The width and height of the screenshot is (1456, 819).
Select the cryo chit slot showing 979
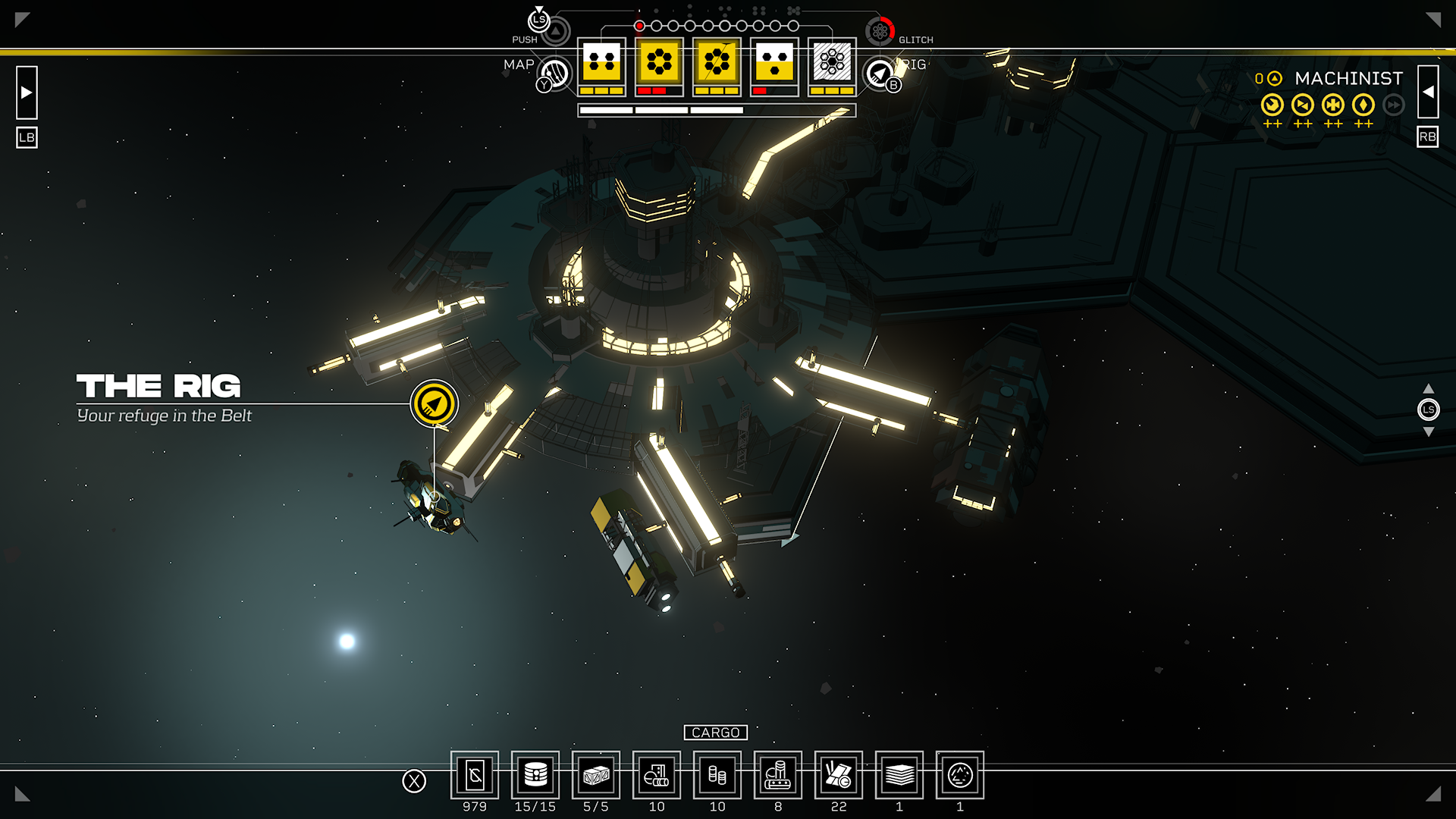(x=475, y=775)
